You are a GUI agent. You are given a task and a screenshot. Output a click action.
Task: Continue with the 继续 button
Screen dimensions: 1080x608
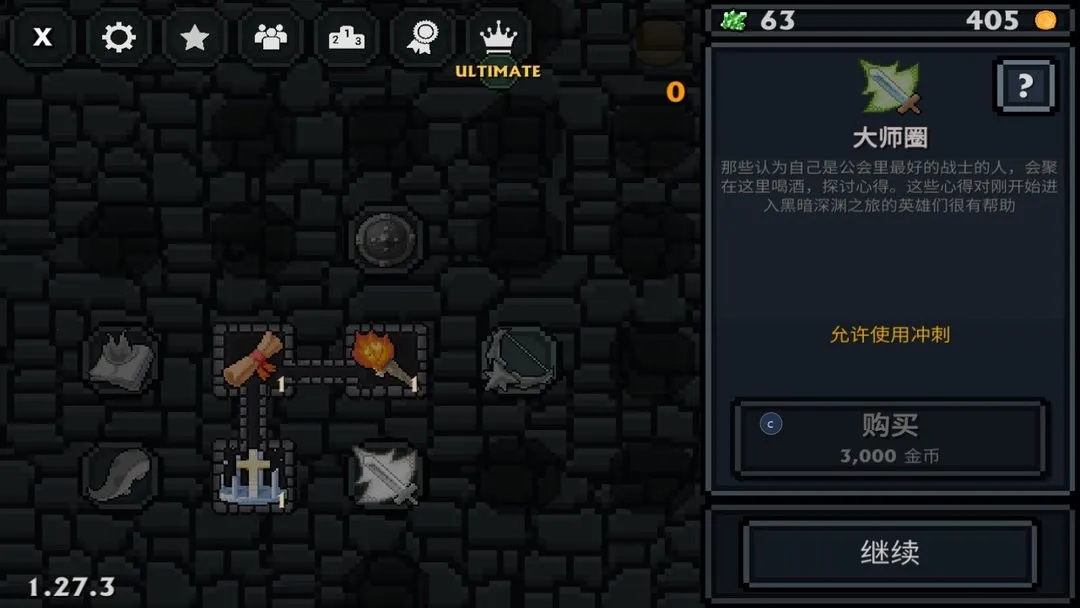(x=890, y=552)
